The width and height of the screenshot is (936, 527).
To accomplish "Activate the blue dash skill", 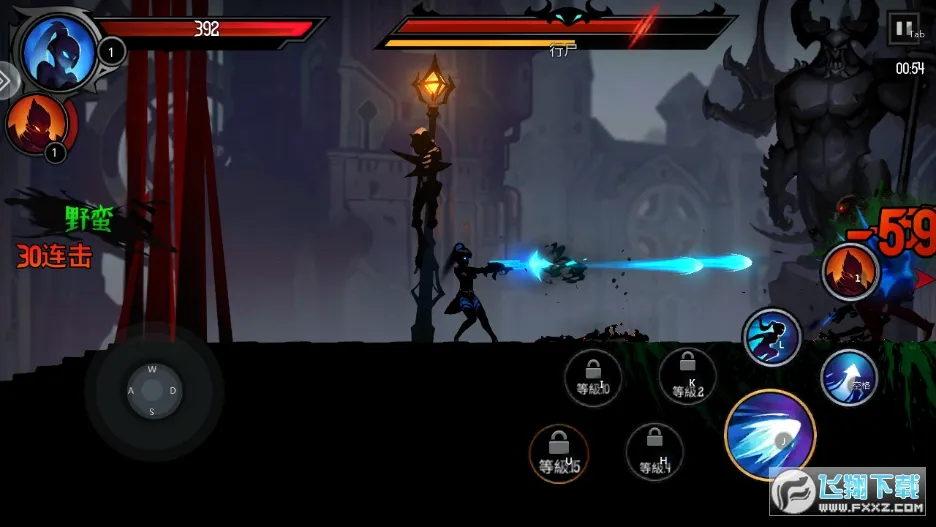I will (772, 337).
